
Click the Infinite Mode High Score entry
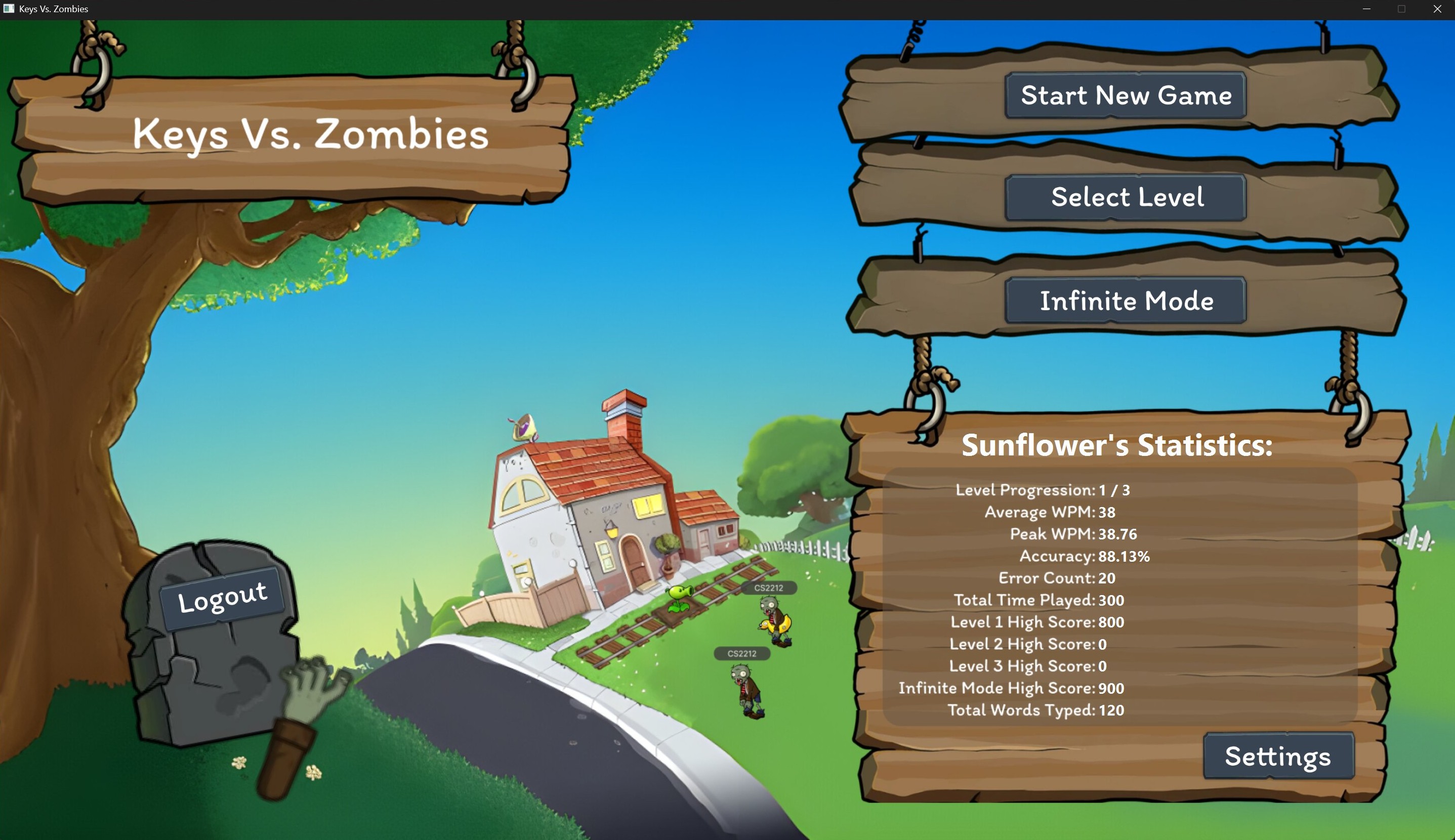[1011, 688]
